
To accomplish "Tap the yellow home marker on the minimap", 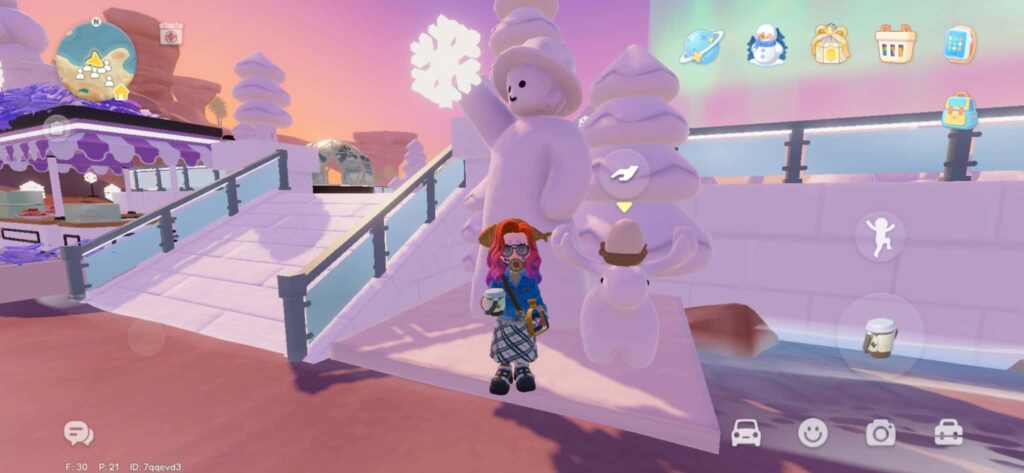I will [122, 92].
